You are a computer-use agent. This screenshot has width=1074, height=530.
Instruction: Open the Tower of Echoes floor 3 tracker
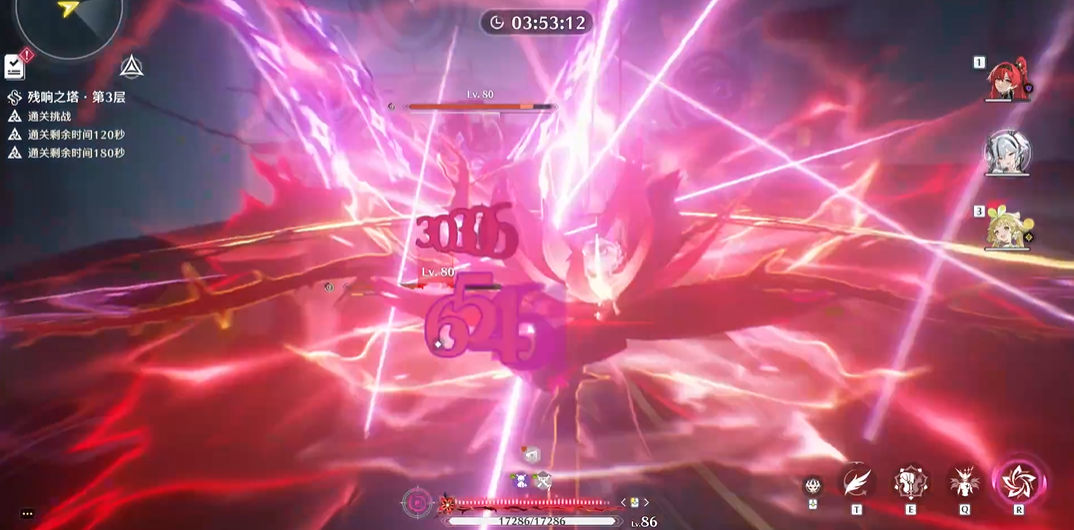click(75, 97)
